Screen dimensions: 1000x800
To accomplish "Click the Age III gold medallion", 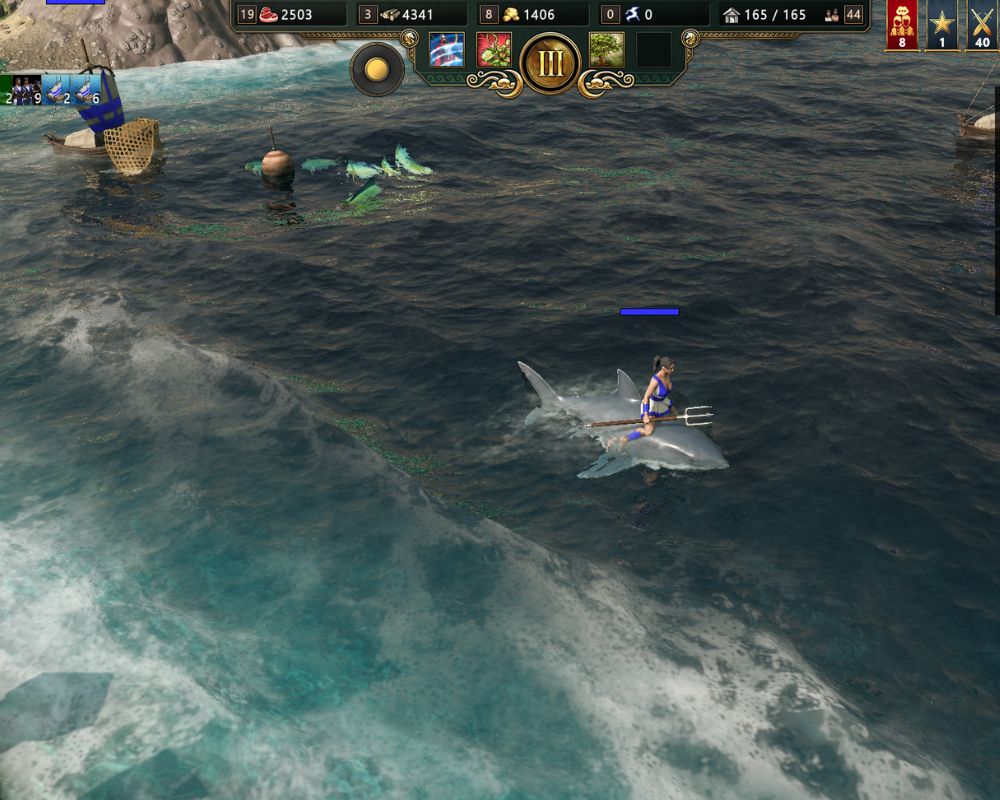I will (550, 62).
